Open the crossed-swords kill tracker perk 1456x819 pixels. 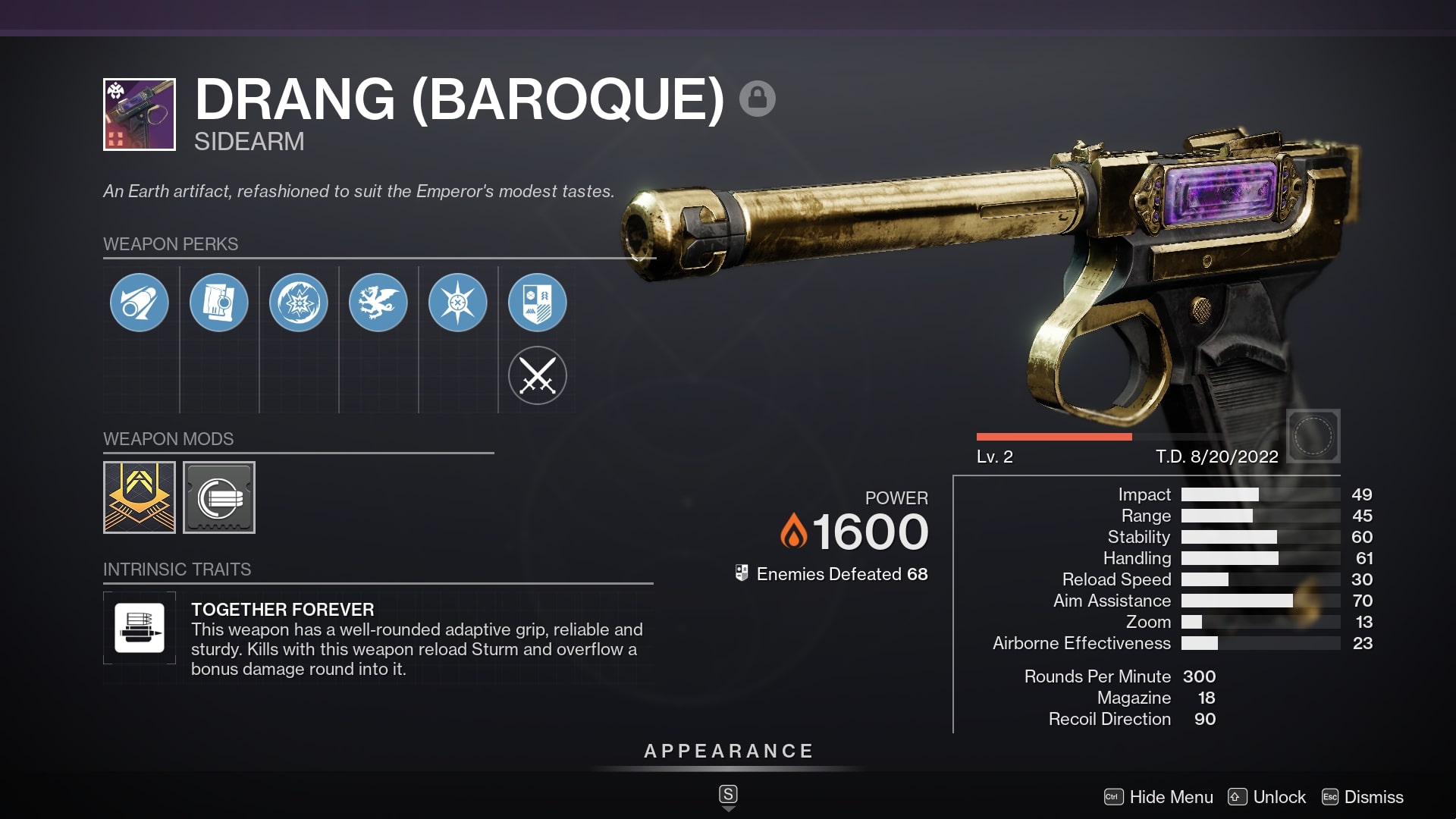pyautogui.click(x=538, y=375)
